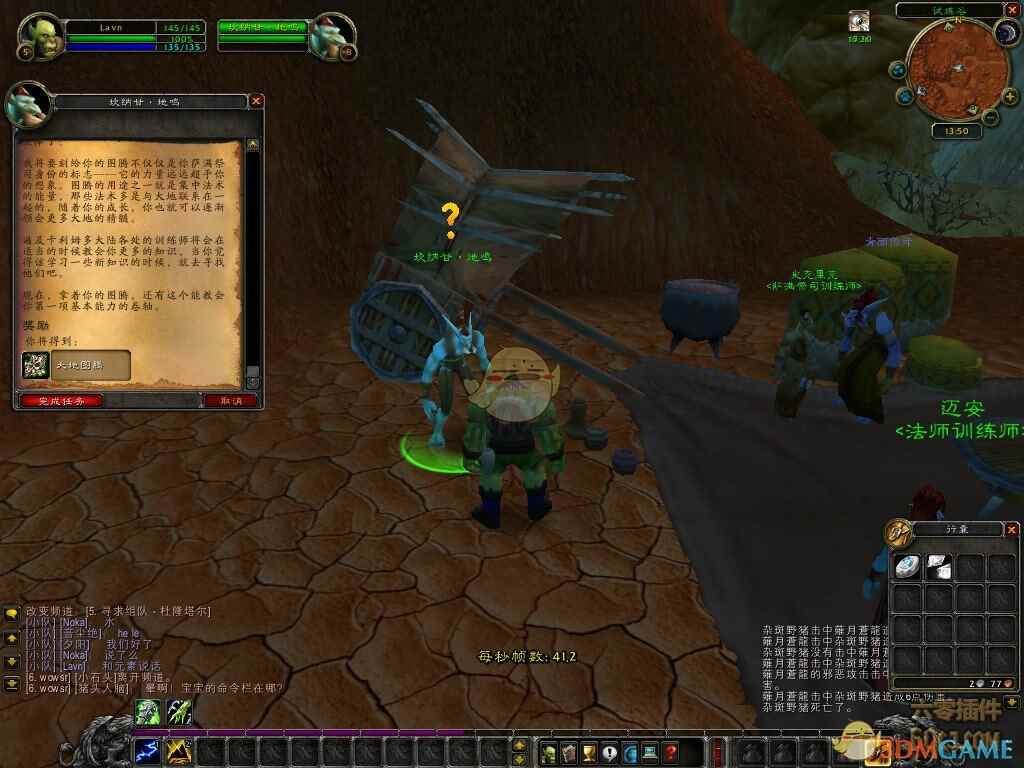This screenshot has width=1024, height=768.
Task: Open the quest log exclamation icon
Action: tap(610, 751)
